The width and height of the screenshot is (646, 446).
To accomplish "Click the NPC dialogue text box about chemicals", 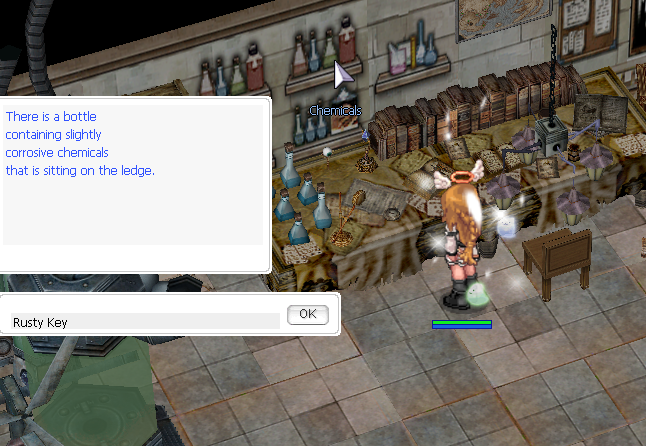I will coord(132,173).
